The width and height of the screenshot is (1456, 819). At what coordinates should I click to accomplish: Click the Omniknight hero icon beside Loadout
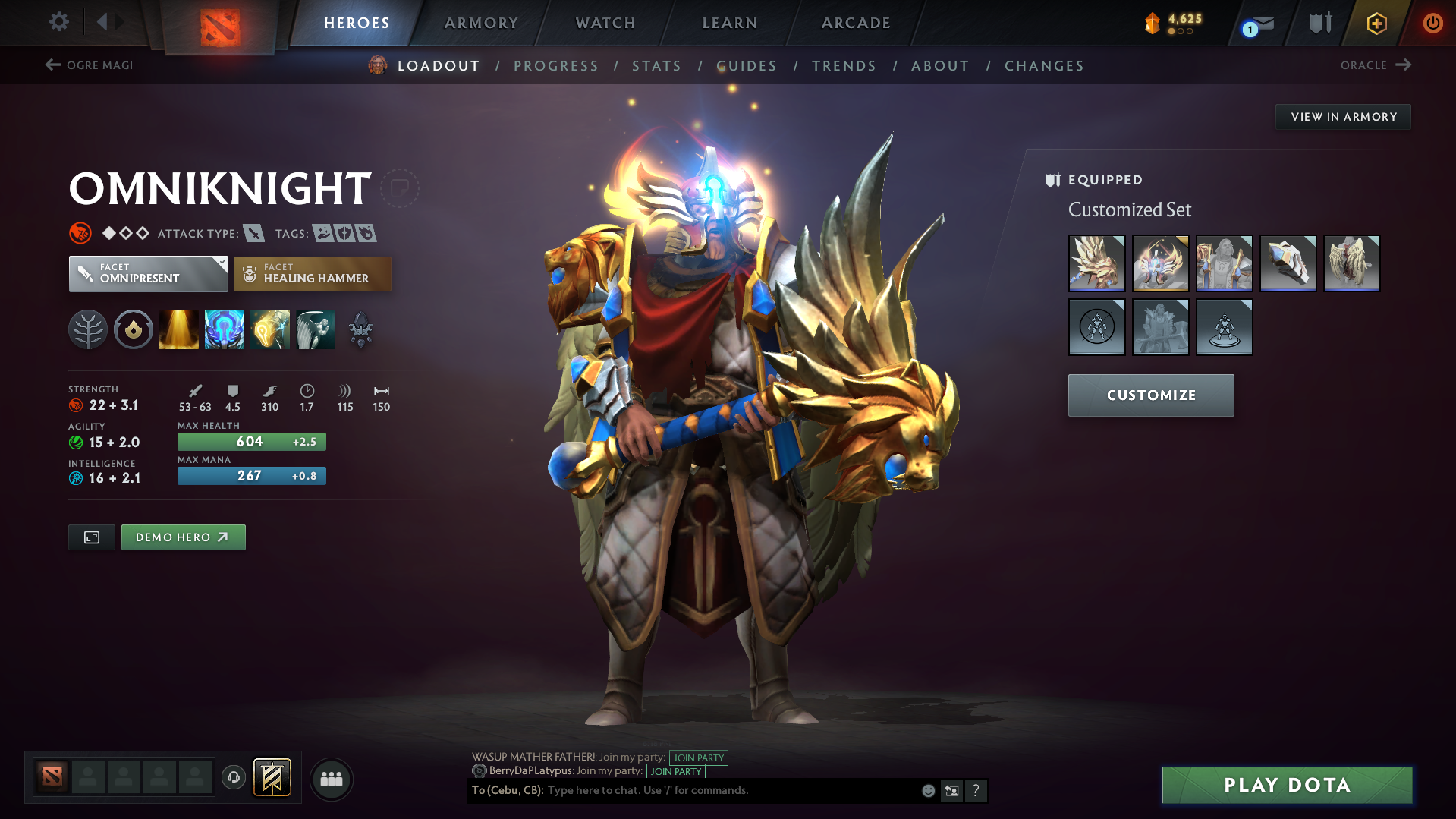click(376, 65)
